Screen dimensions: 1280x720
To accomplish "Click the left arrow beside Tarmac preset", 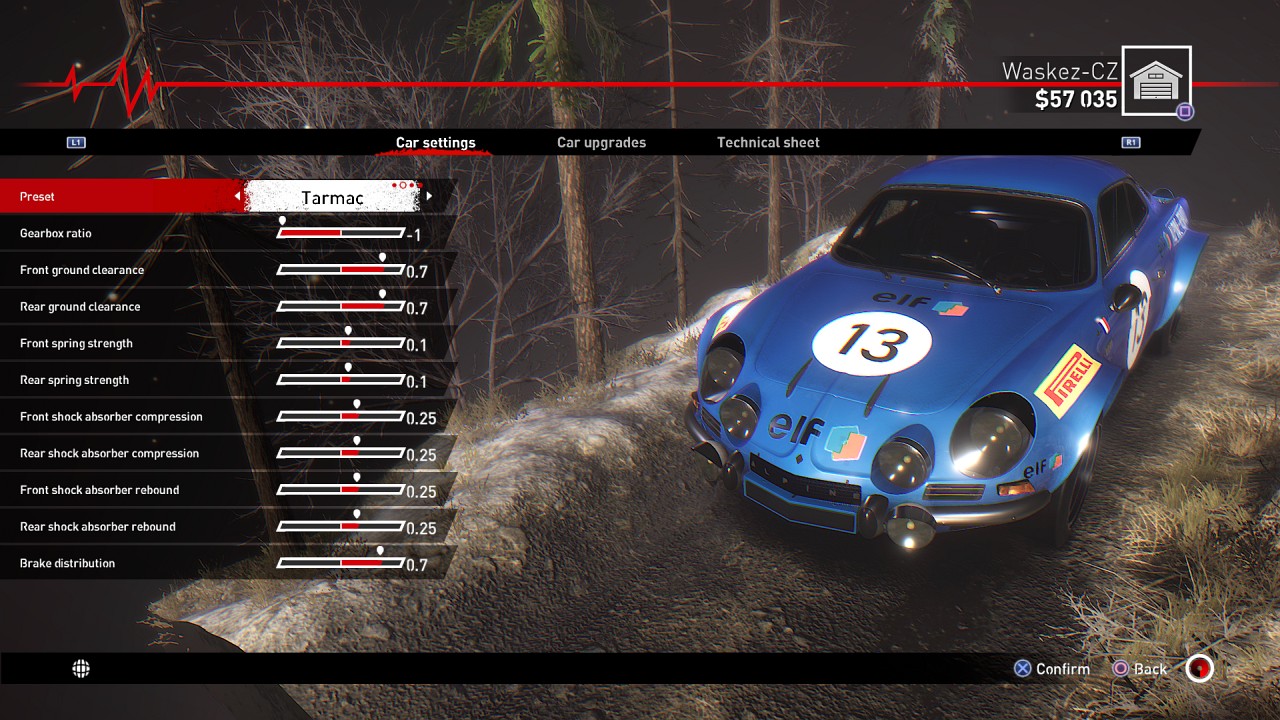I will (237, 197).
